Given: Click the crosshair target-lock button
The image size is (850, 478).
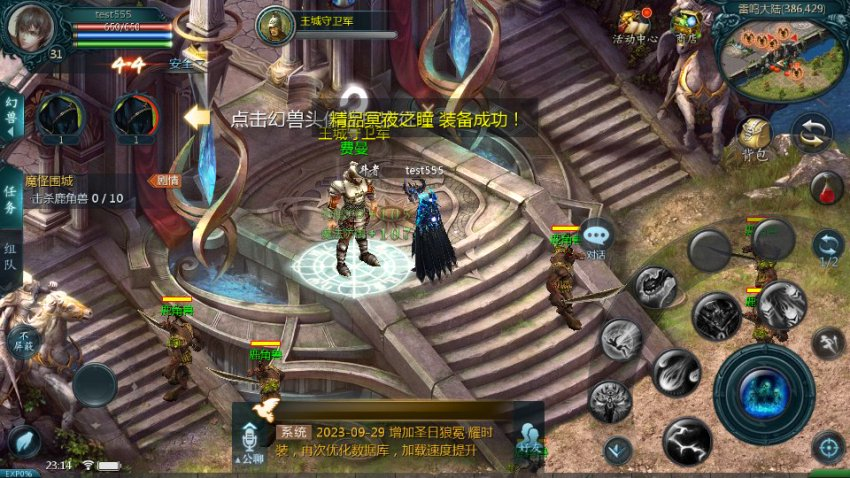Looking at the screenshot, I should [828, 447].
